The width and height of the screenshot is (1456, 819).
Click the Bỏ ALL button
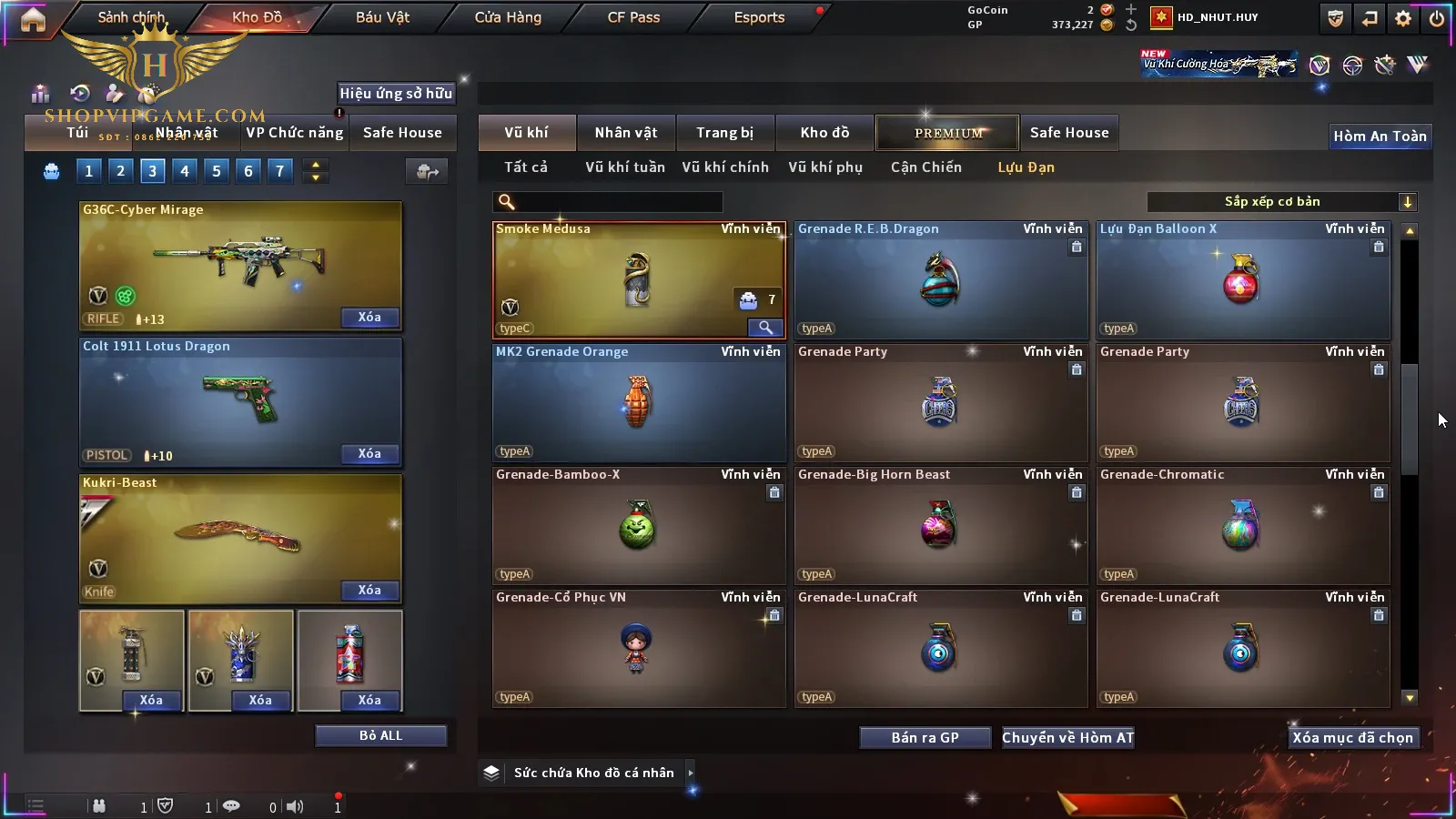point(380,735)
